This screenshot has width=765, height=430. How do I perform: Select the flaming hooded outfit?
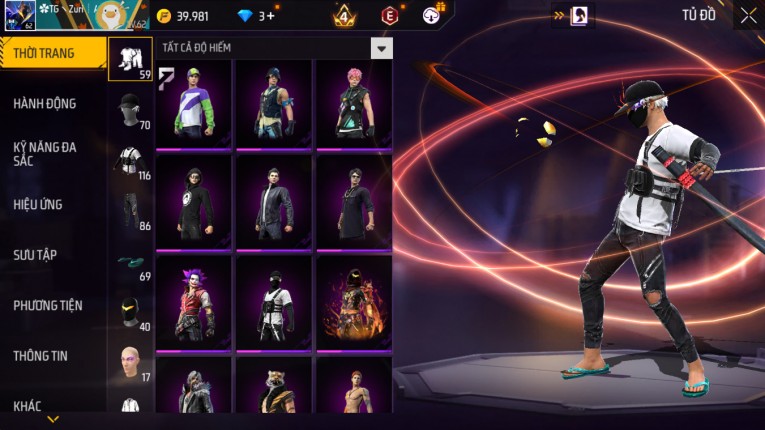coord(354,300)
